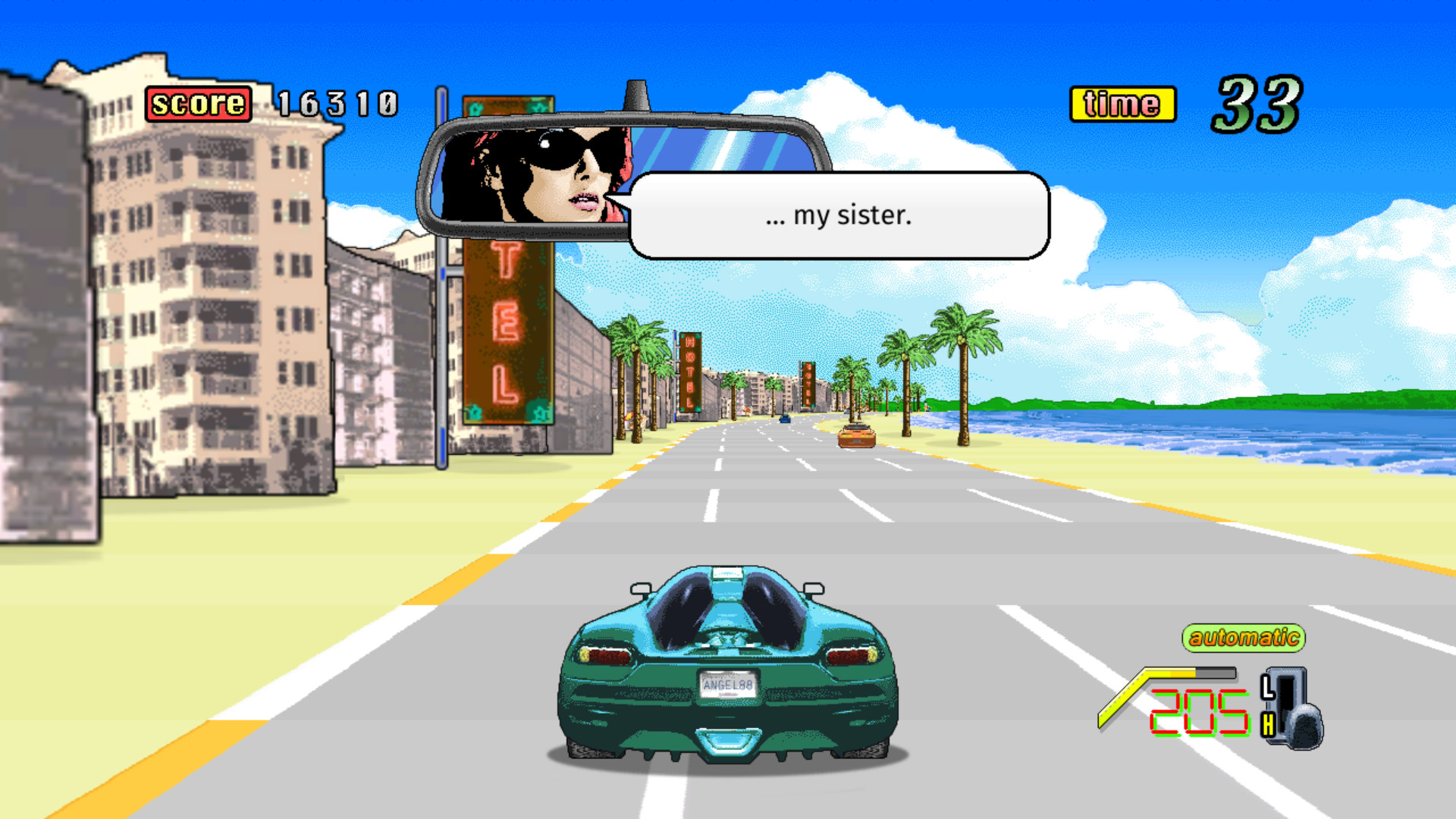Toggle the gear shifter to H

point(1268,723)
